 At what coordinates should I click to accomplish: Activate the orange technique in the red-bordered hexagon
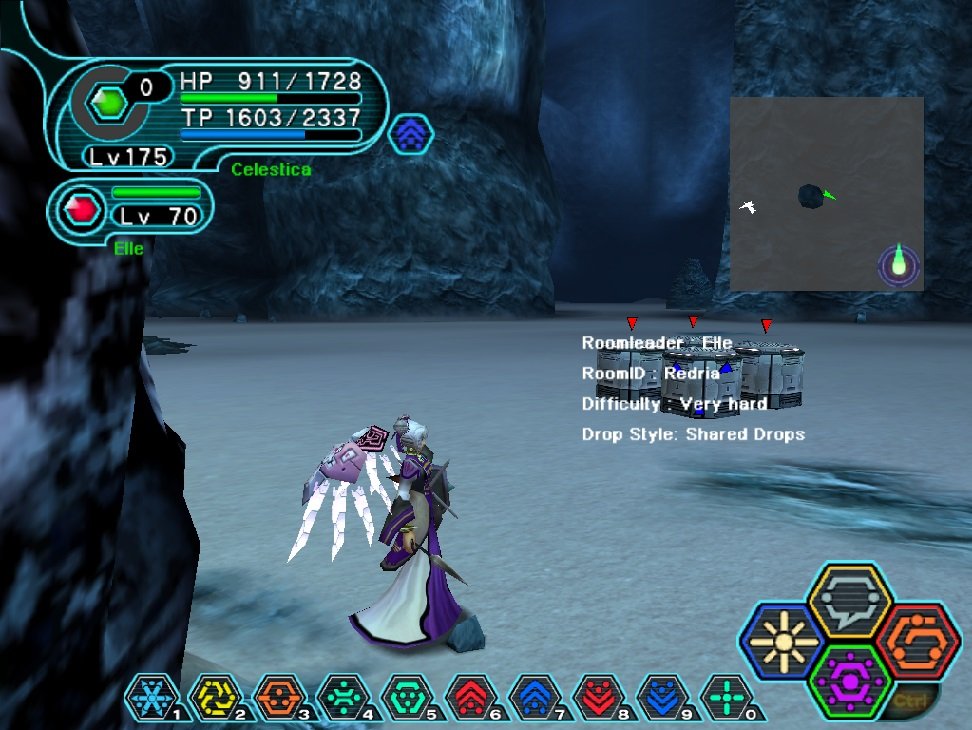click(x=919, y=641)
